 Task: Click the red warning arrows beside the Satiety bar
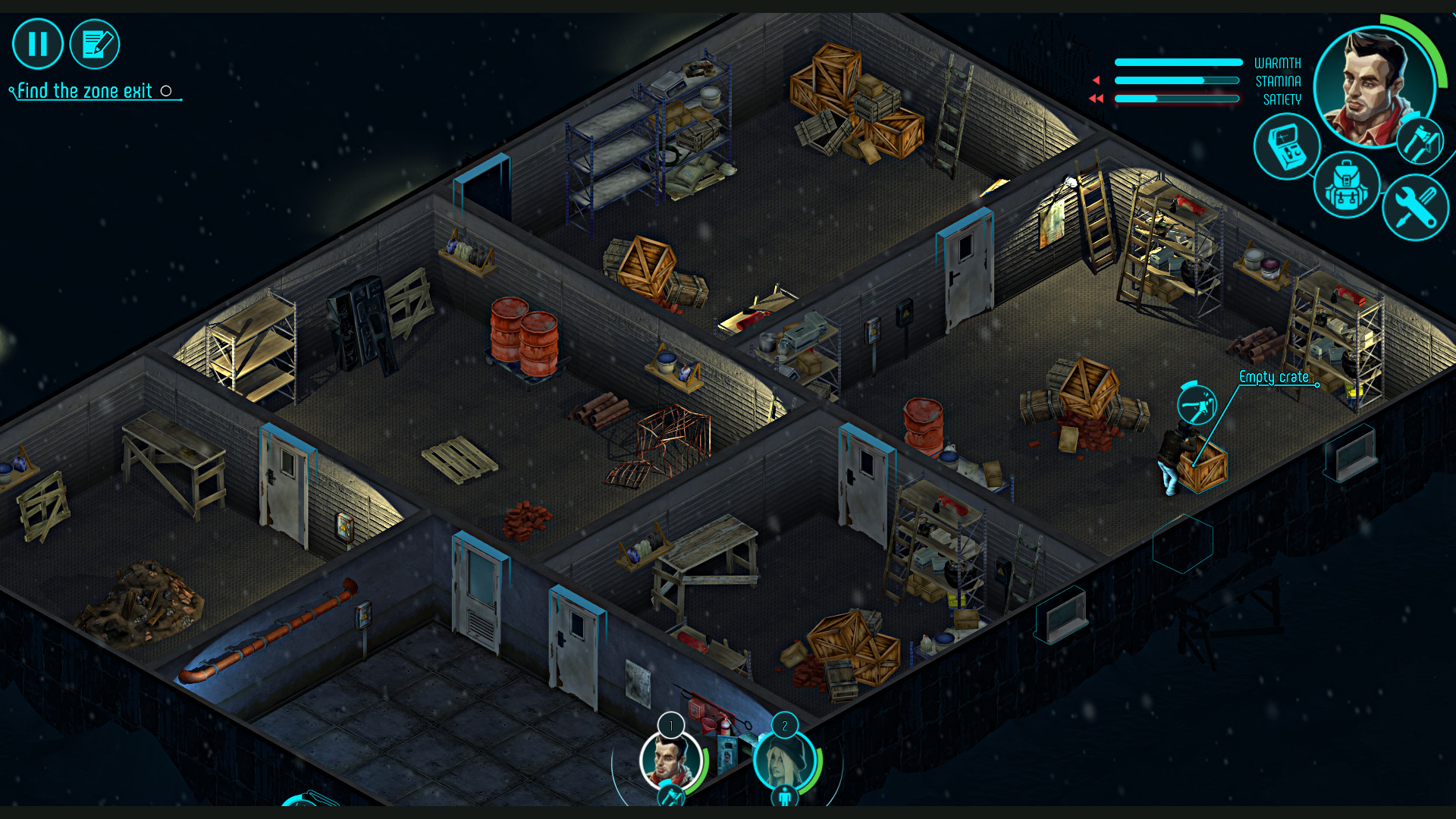(x=1095, y=97)
